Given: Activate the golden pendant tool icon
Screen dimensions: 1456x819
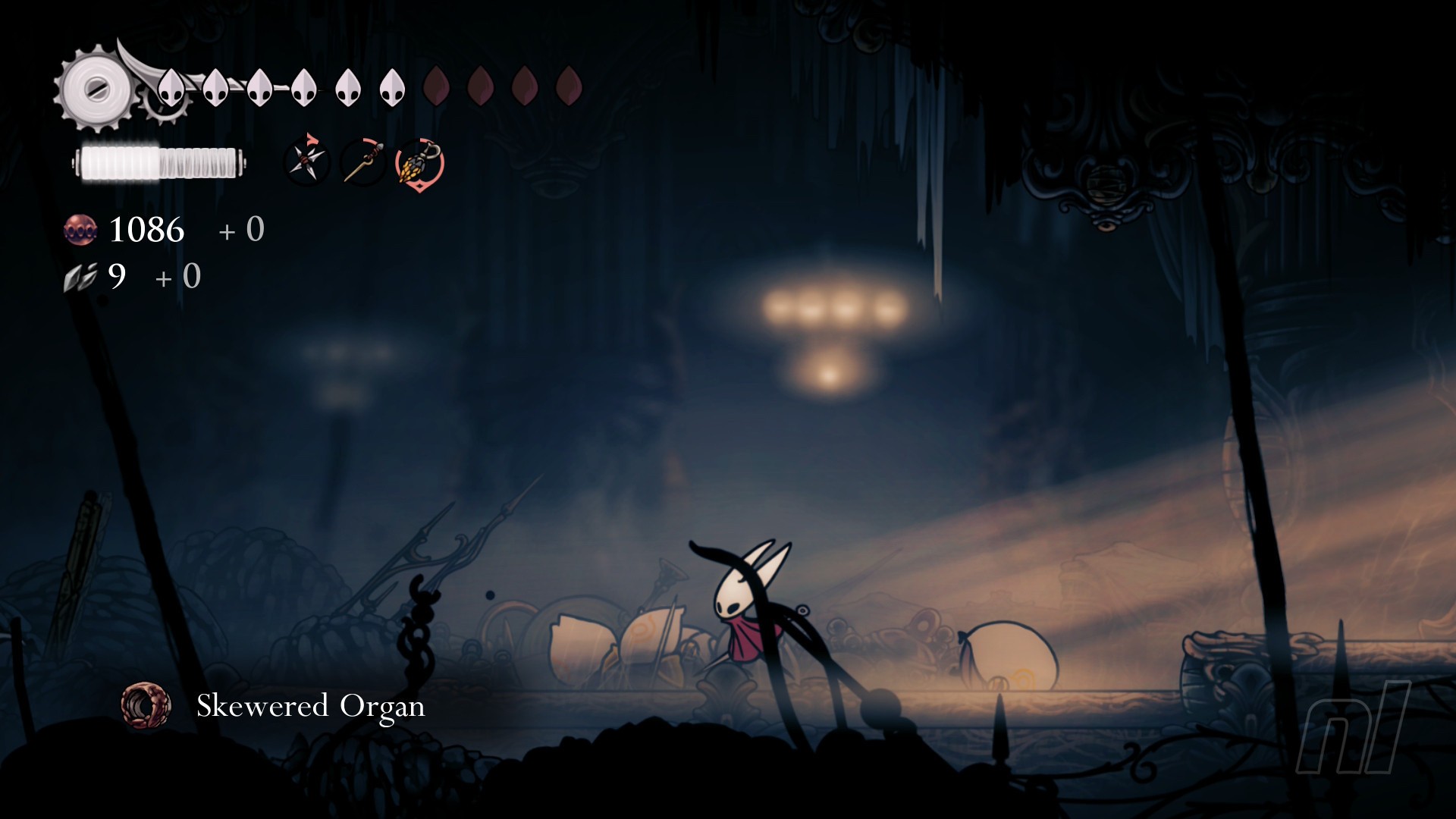Looking at the screenshot, I should click(x=419, y=164).
